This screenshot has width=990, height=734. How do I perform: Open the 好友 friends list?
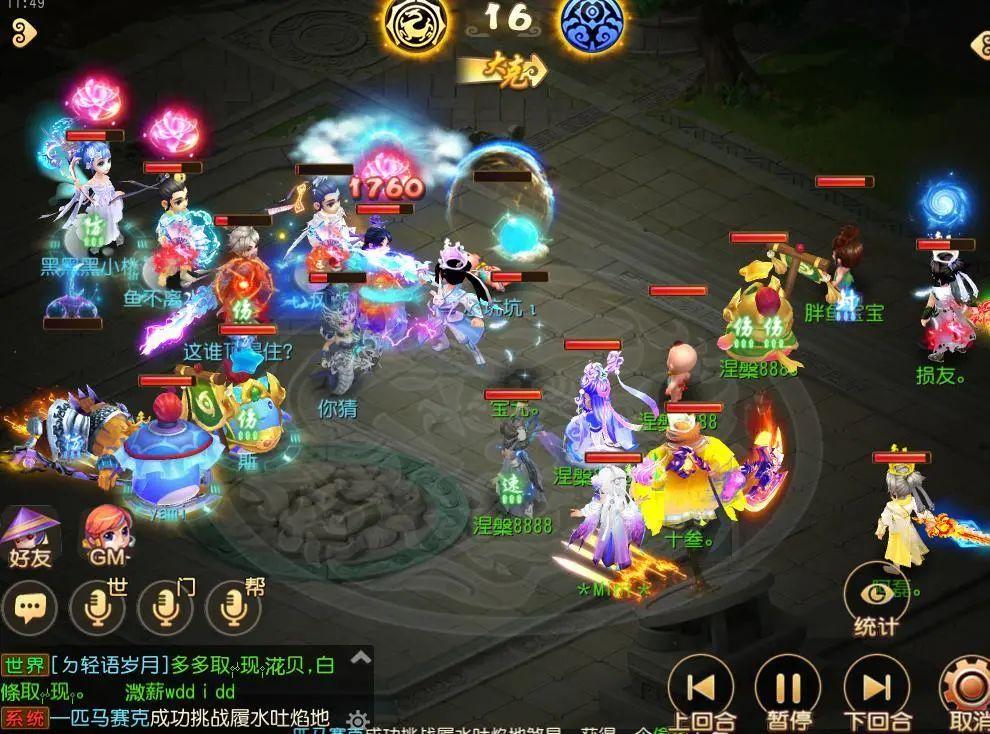(30, 536)
